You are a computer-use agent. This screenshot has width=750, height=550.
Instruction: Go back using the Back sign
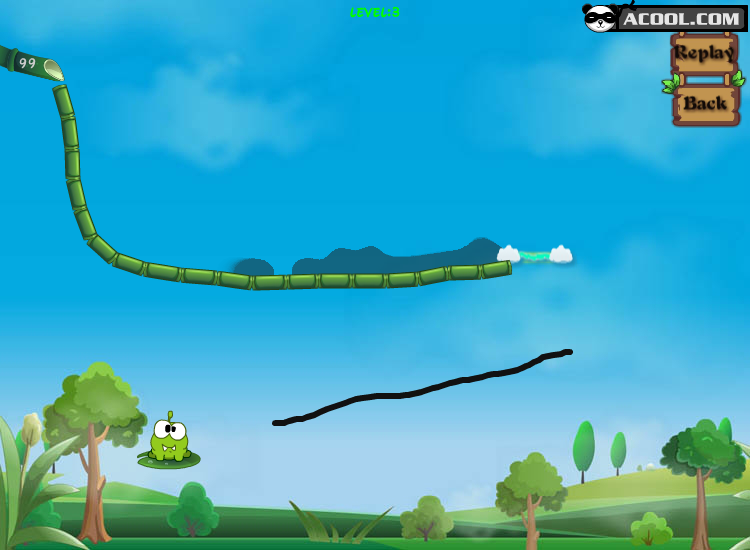click(705, 103)
